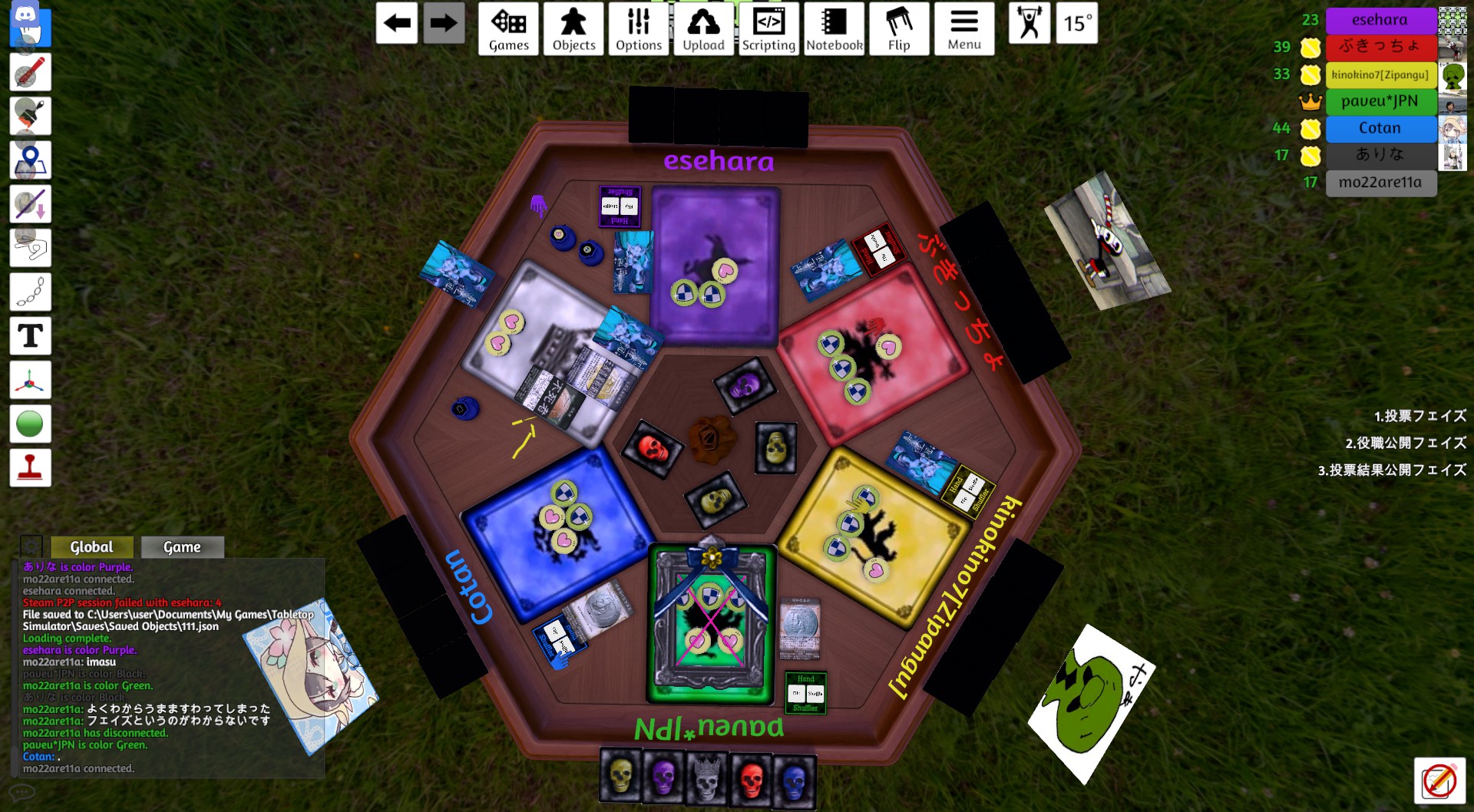Open the Menu from the top toolbar
The width and height of the screenshot is (1474, 812).
click(x=964, y=29)
